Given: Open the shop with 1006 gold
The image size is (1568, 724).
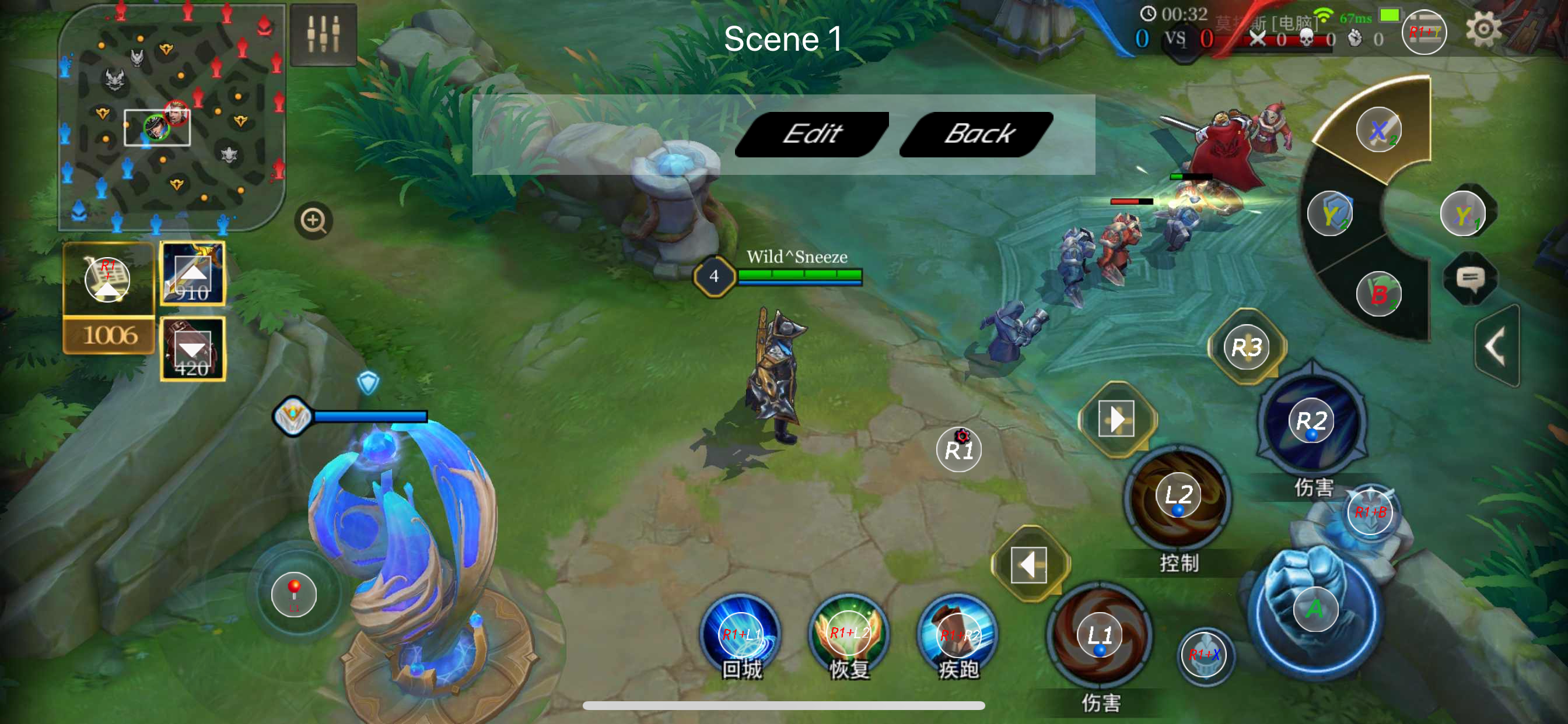Looking at the screenshot, I should tap(108, 298).
